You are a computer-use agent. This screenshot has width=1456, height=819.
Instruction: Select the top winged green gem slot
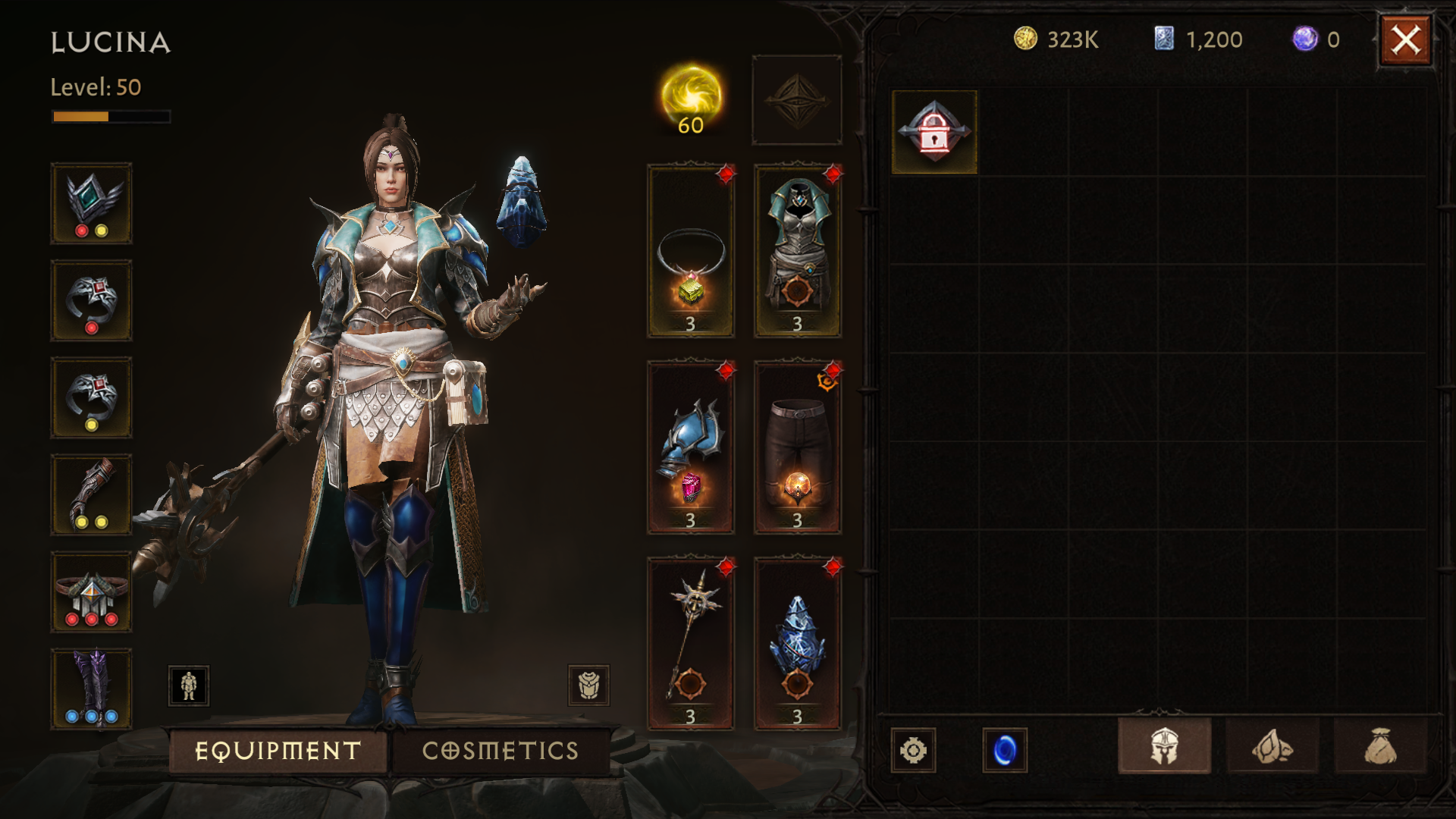[91, 203]
